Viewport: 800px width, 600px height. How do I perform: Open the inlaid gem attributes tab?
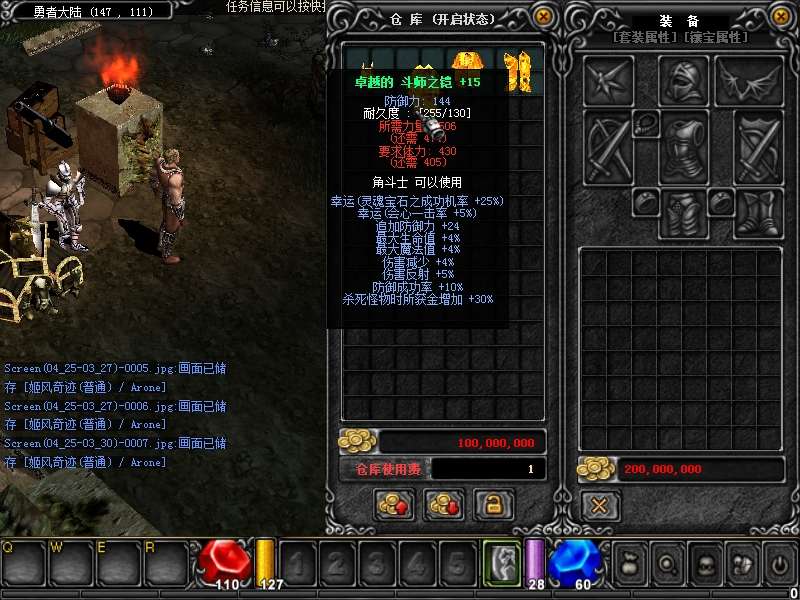(716, 37)
